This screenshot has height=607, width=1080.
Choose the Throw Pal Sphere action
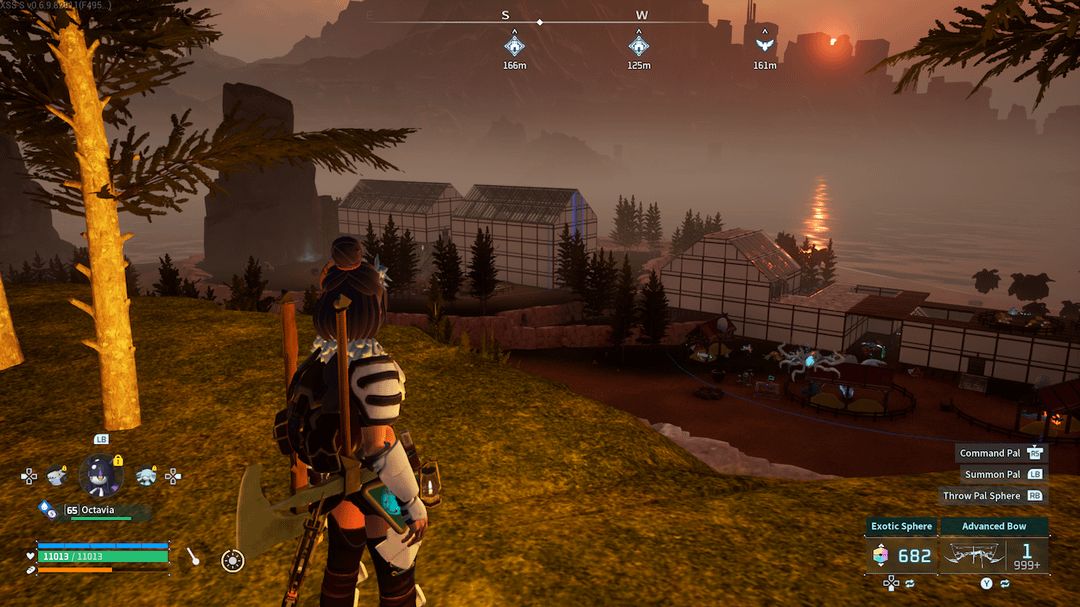coord(982,495)
